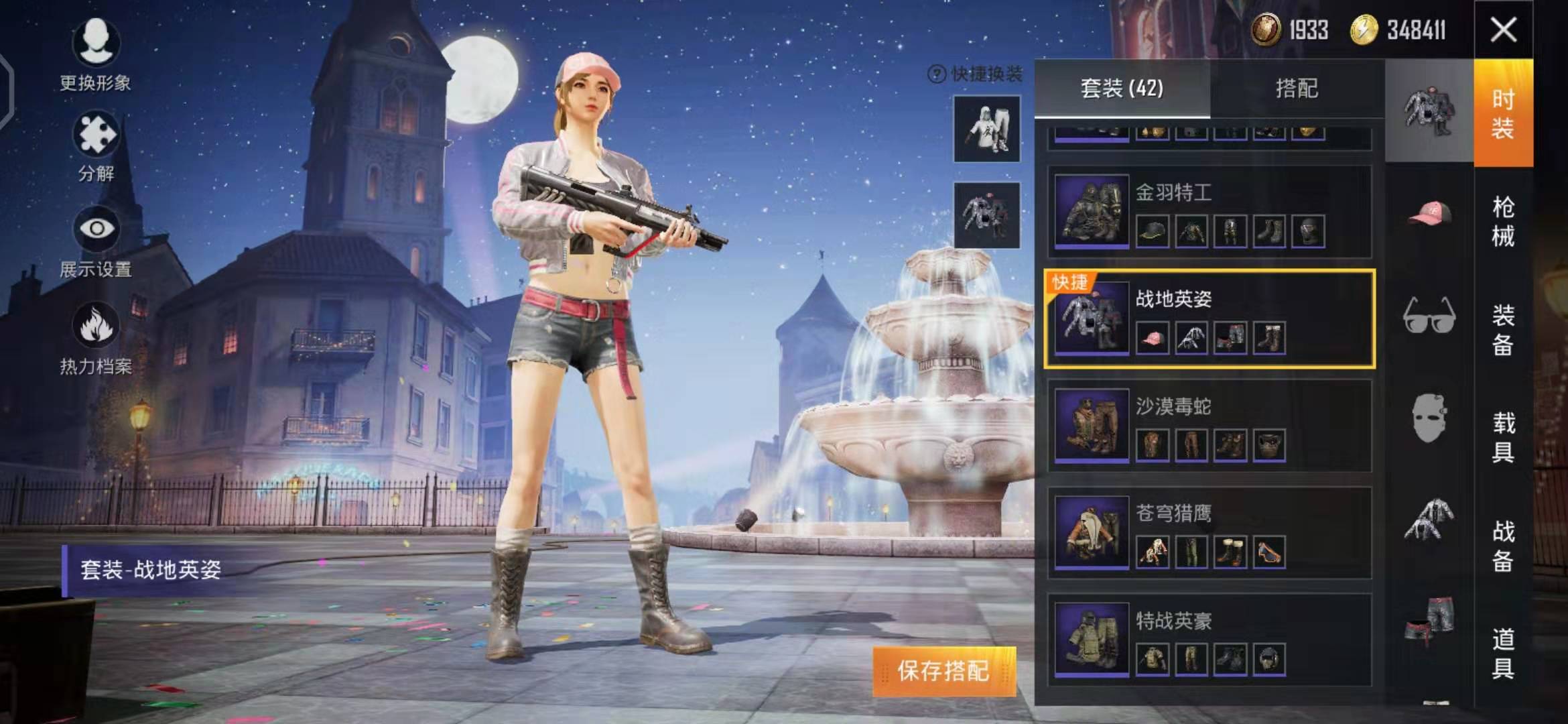Switch to the 搭配 tab
This screenshot has width=1568, height=724.
[1297, 88]
